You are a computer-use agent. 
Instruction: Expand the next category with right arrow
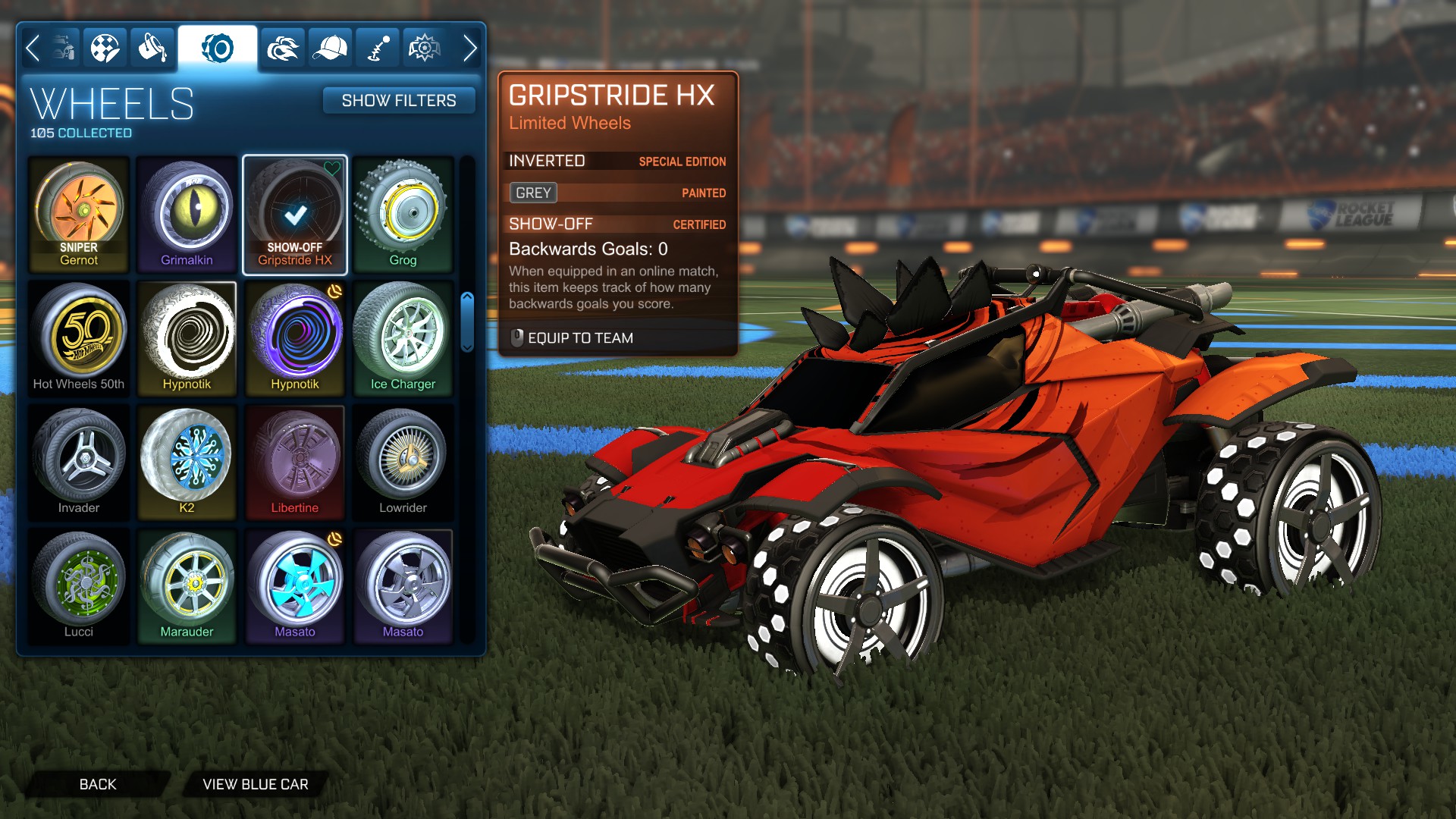[x=469, y=47]
